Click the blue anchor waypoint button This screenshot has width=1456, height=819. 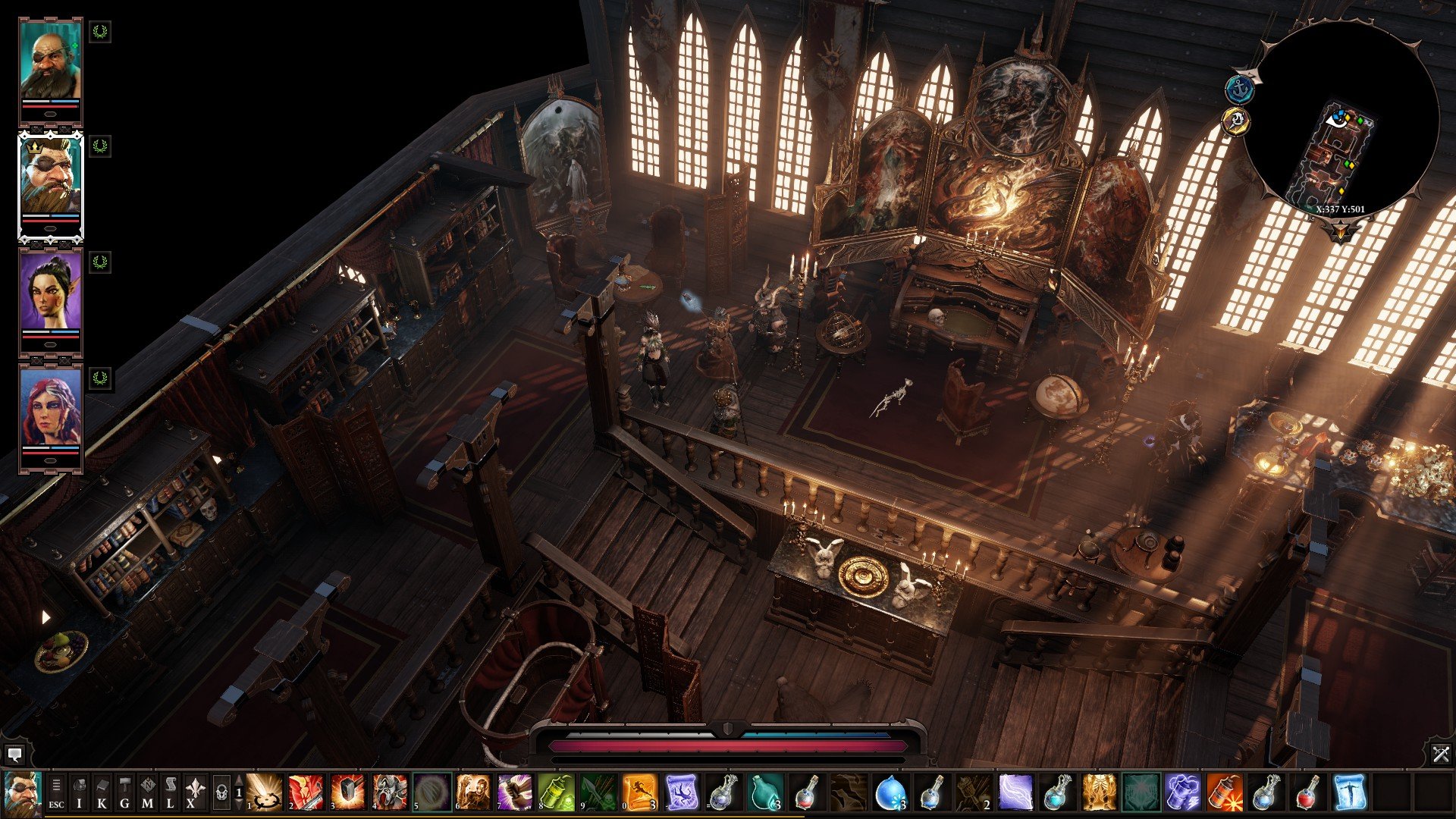pyautogui.click(x=1240, y=89)
